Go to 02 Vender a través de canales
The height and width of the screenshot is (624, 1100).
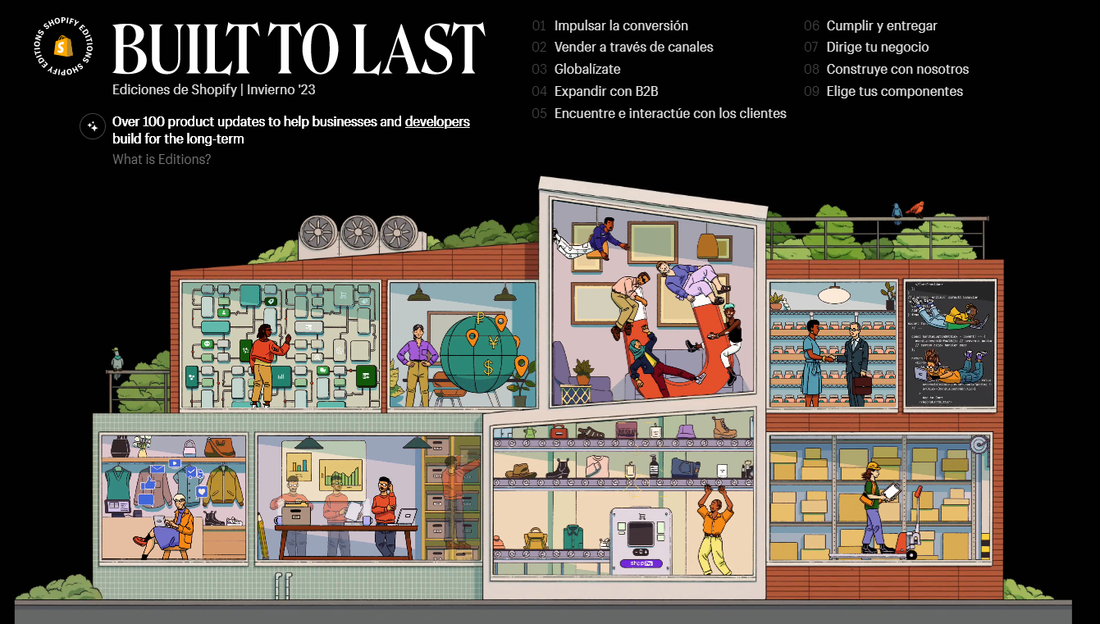tap(633, 48)
